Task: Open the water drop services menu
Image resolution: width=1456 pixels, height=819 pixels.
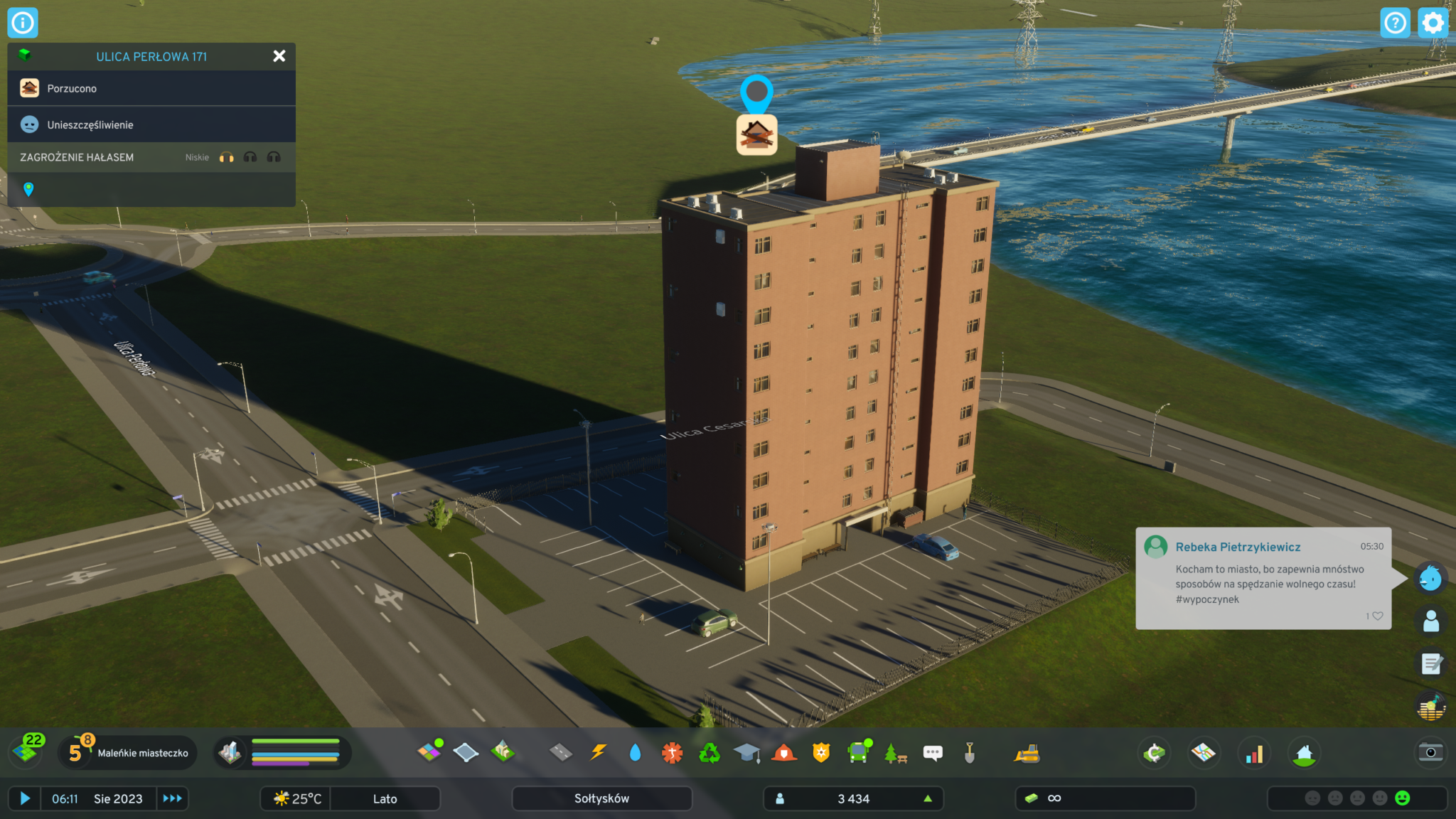Action: pos(635,752)
